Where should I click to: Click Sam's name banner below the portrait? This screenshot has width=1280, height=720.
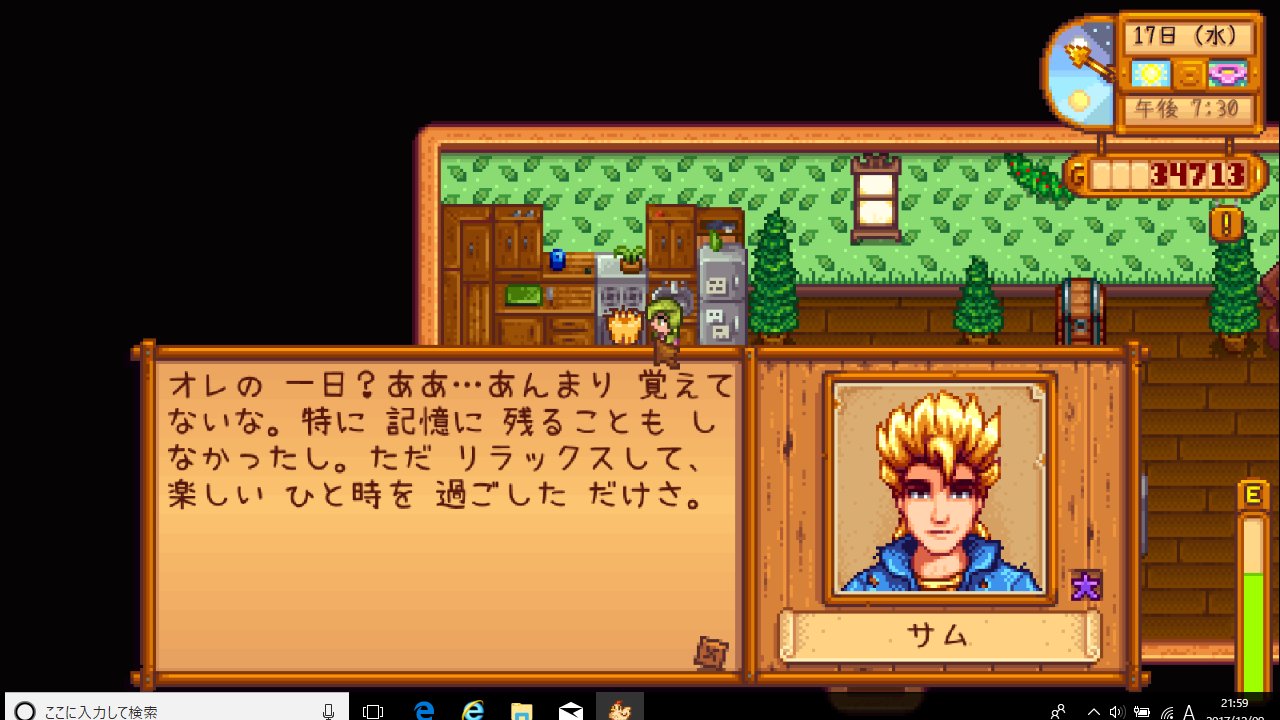click(941, 635)
